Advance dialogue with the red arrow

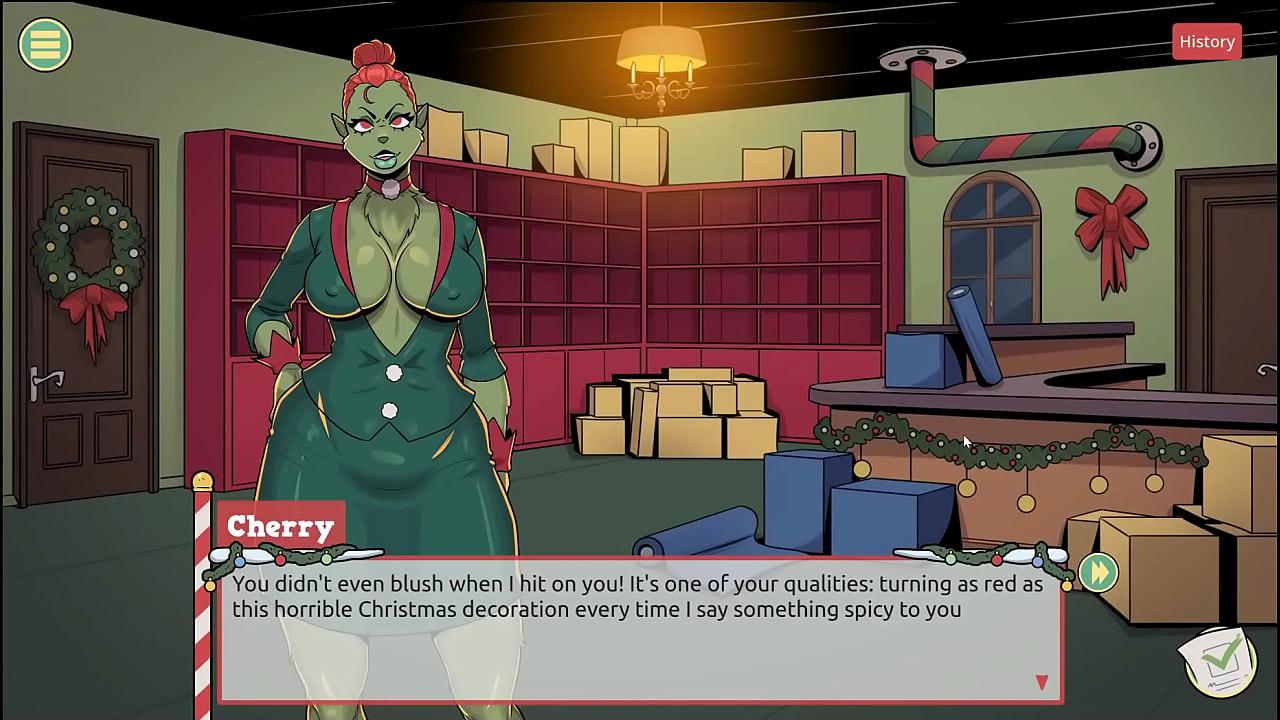(x=1041, y=682)
